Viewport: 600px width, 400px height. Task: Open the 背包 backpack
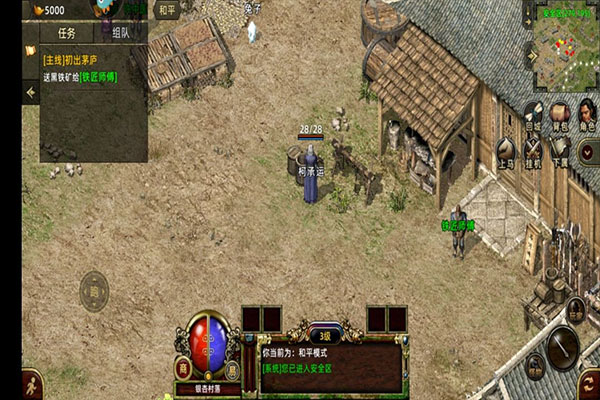pos(560,113)
